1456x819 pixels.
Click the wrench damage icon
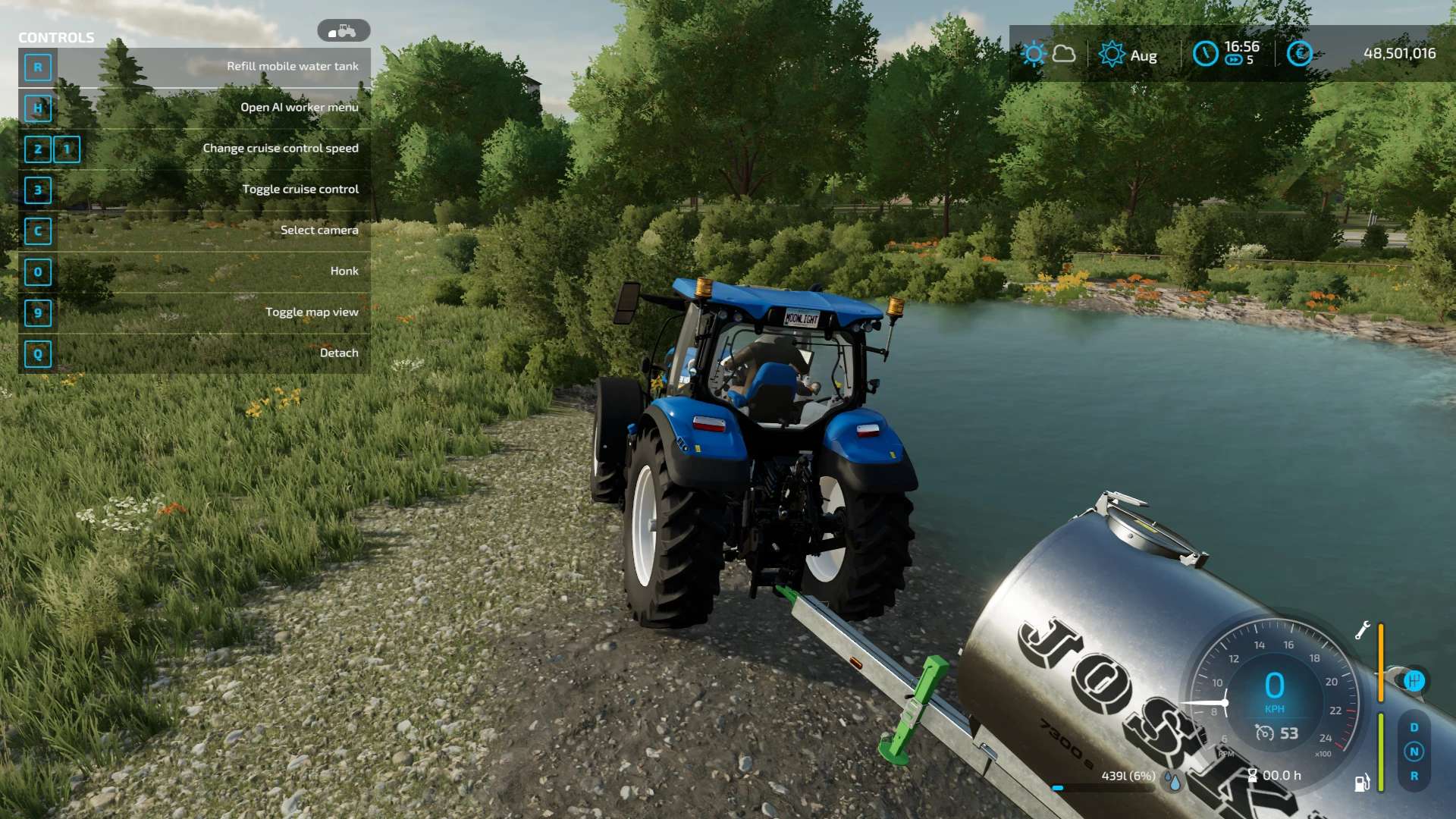tap(1362, 630)
